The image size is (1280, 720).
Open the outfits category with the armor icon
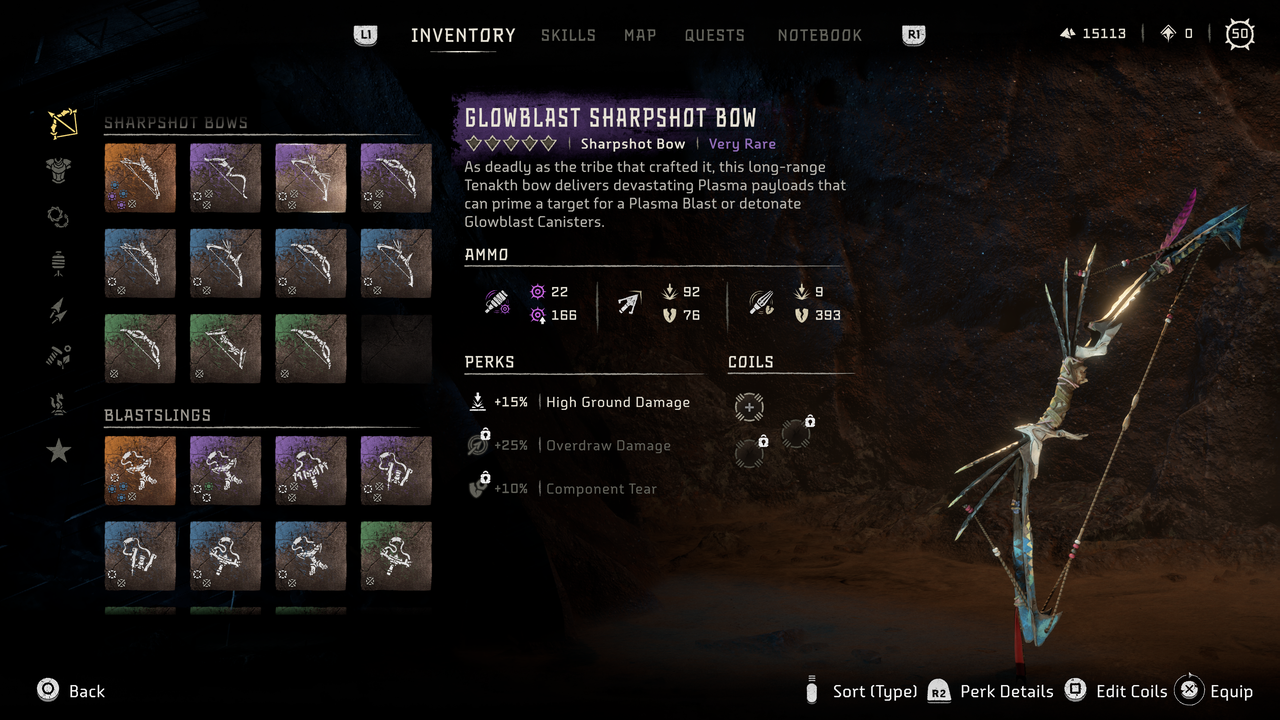pyautogui.click(x=57, y=170)
